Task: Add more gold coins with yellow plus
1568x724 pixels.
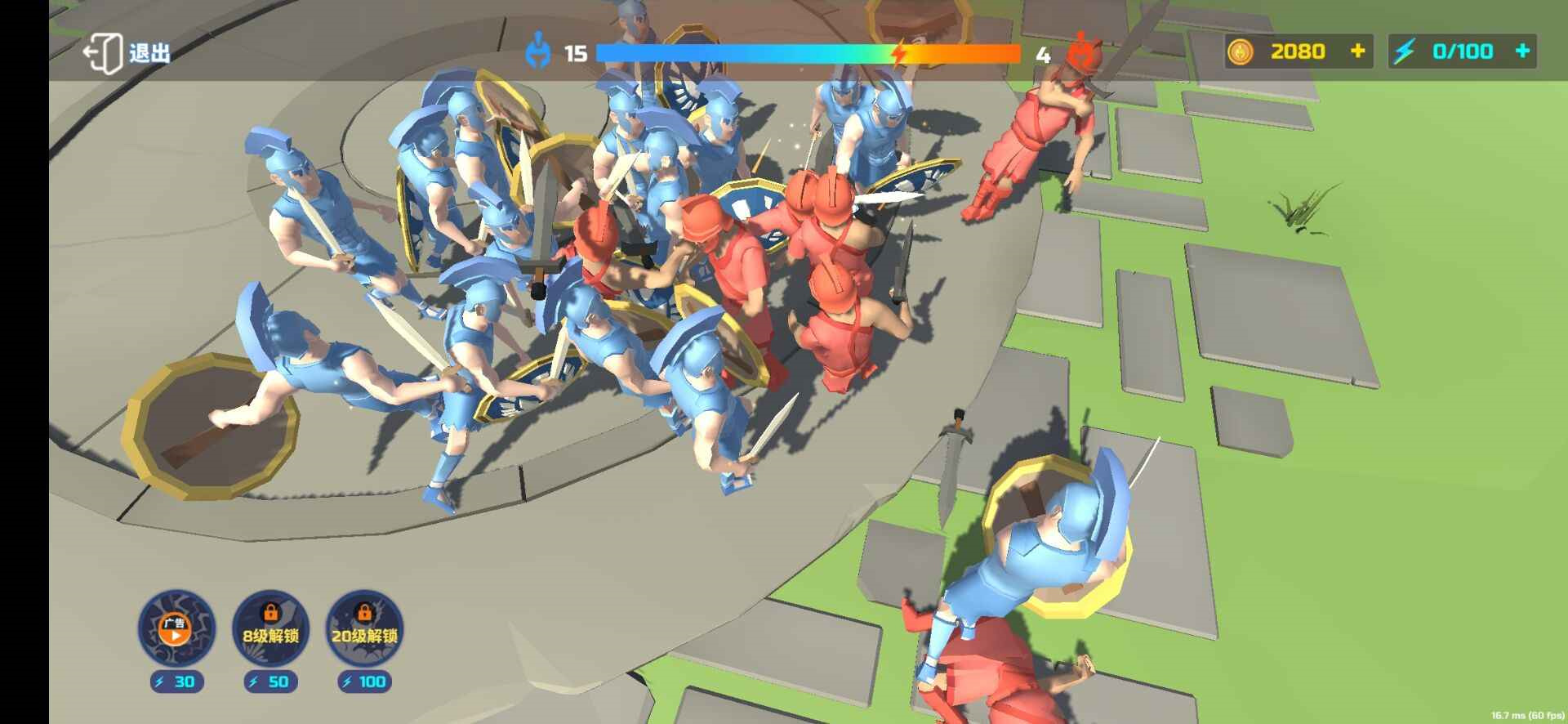Action: (x=1357, y=51)
